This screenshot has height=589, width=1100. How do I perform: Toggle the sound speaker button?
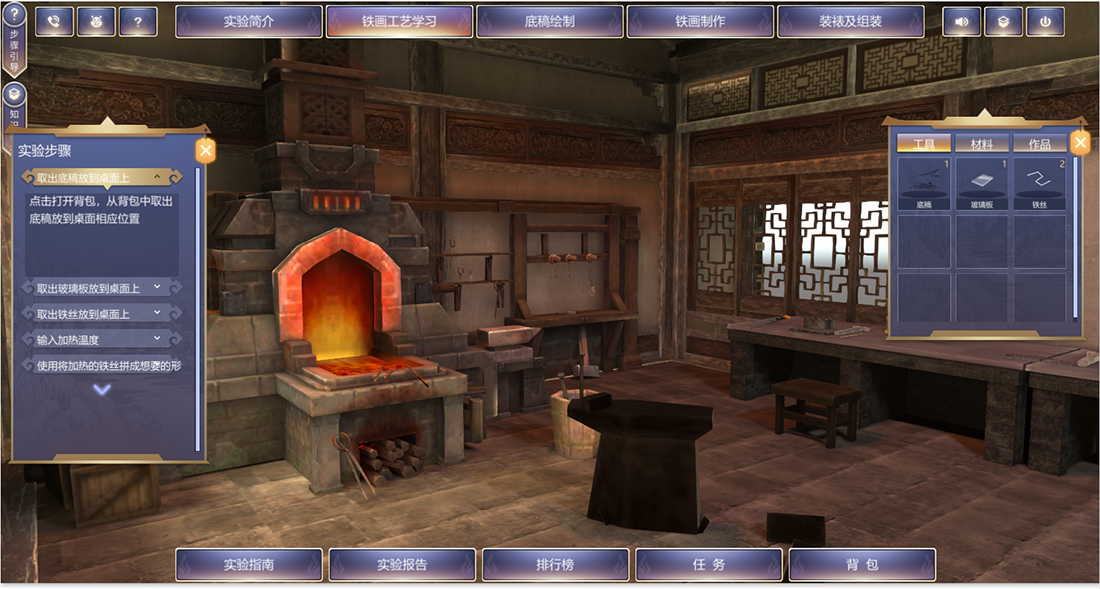(961, 21)
